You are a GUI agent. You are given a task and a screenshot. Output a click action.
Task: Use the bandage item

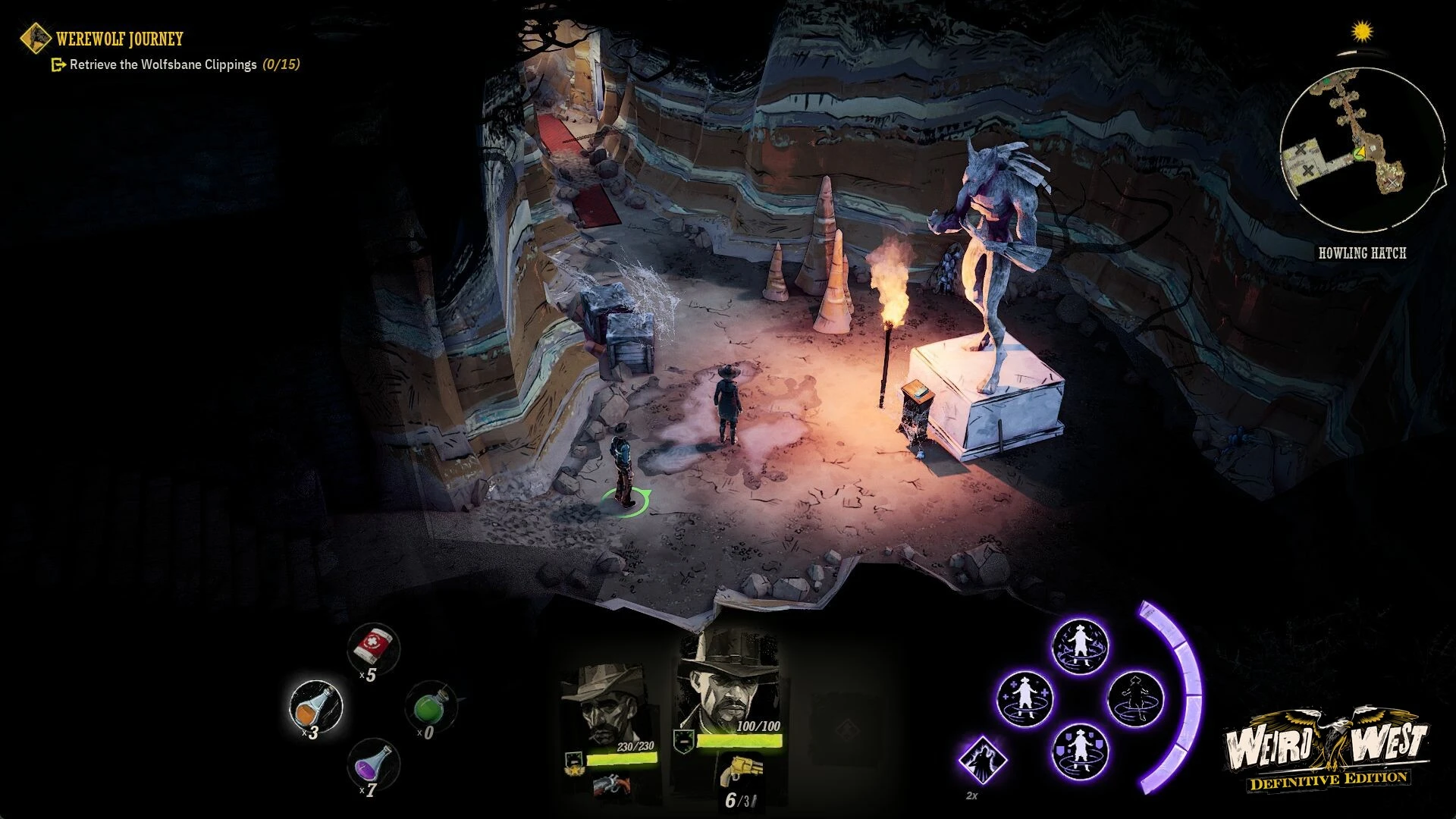tap(373, 647)
